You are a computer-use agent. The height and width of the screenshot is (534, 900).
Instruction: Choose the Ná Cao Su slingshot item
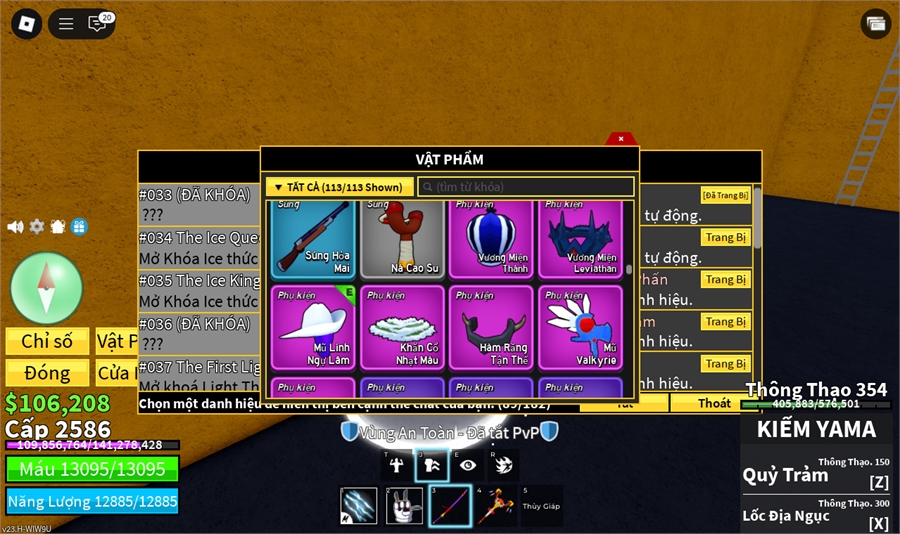(402, 238)
